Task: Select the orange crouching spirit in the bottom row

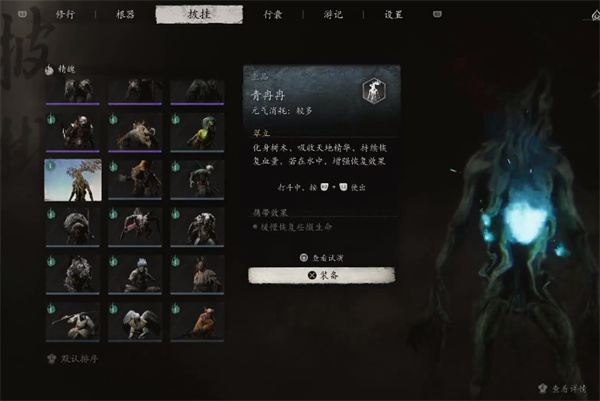Action: click(196, 320)
